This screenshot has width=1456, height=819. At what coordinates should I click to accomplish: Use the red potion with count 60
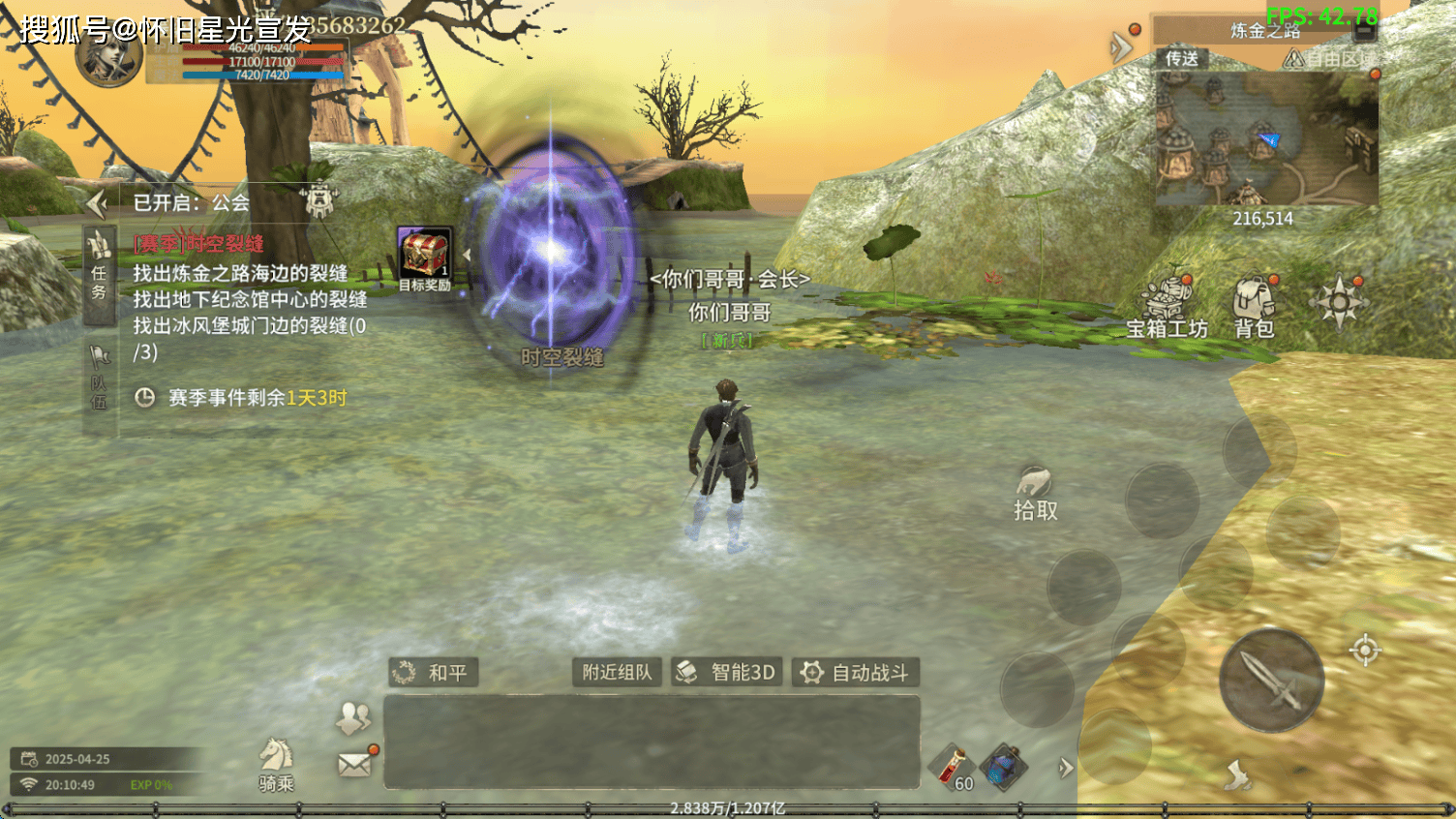click(x=952, y=769)
